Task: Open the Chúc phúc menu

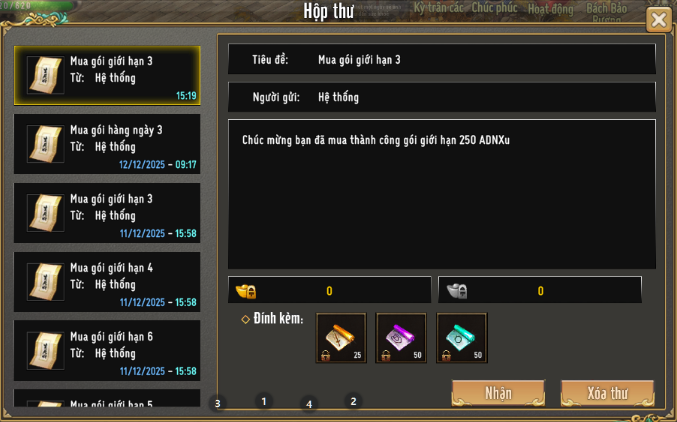Action: click(495, 8)
